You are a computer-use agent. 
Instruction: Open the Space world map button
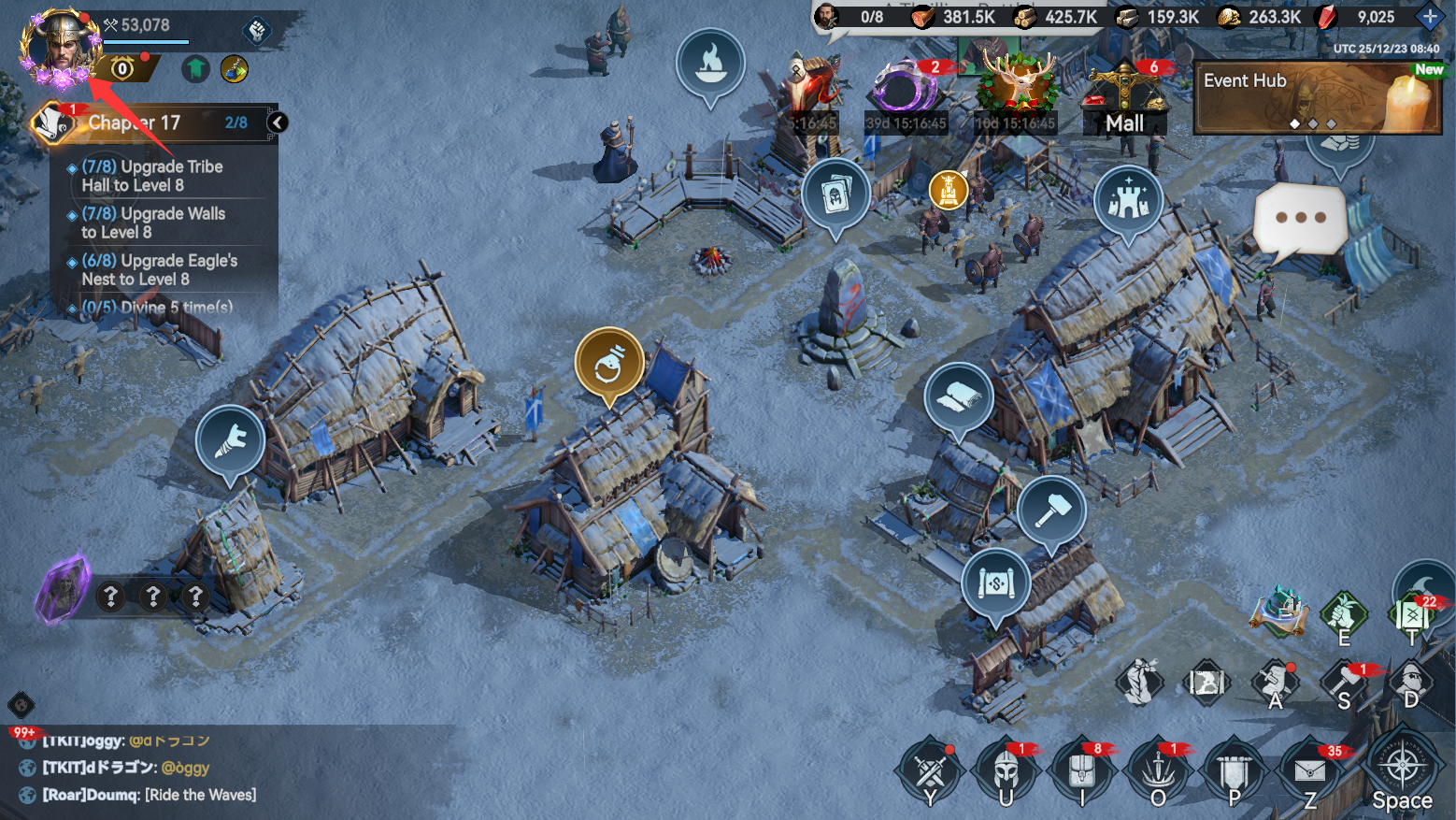pyautogui.click(x=1402, y=771)
